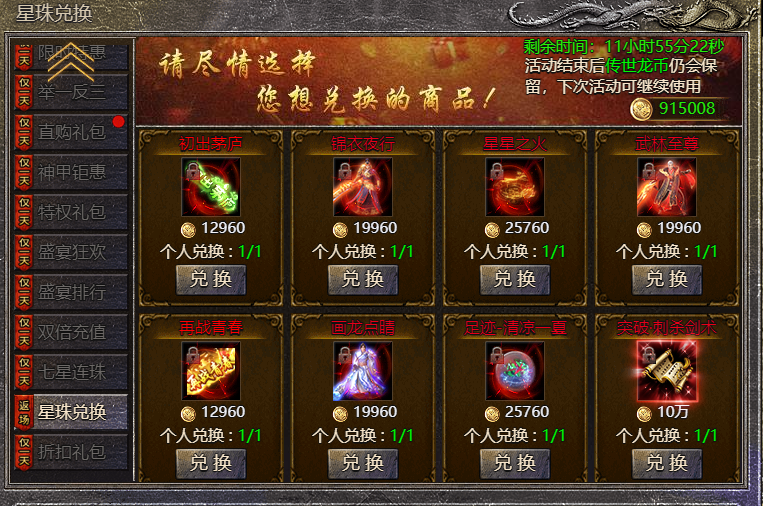Click the 兑换 button for 武林至尊
763x506 pixels.
(x=667, y=279)
